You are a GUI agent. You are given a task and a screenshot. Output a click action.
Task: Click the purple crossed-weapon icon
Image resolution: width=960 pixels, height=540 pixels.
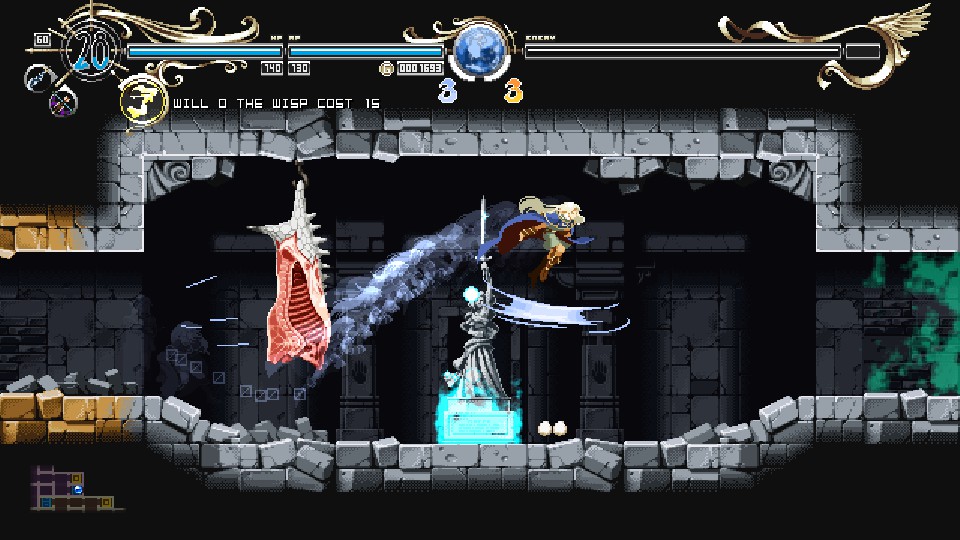tap(63, 101)
